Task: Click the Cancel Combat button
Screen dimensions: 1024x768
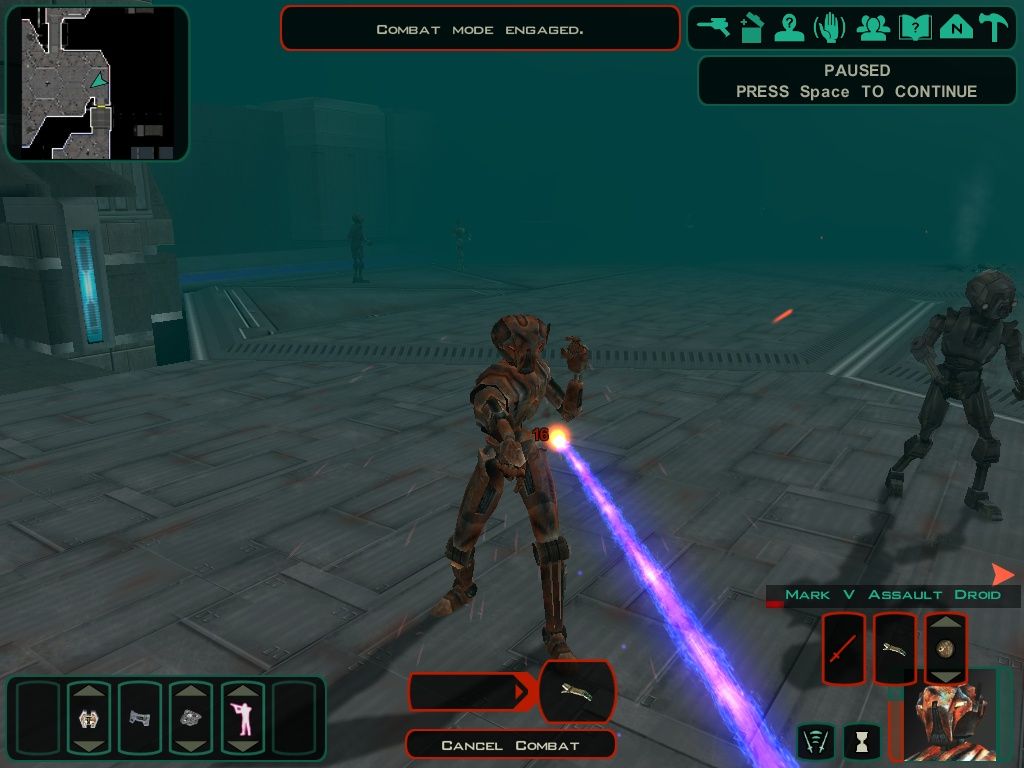Action: click(x=510, y=745)
